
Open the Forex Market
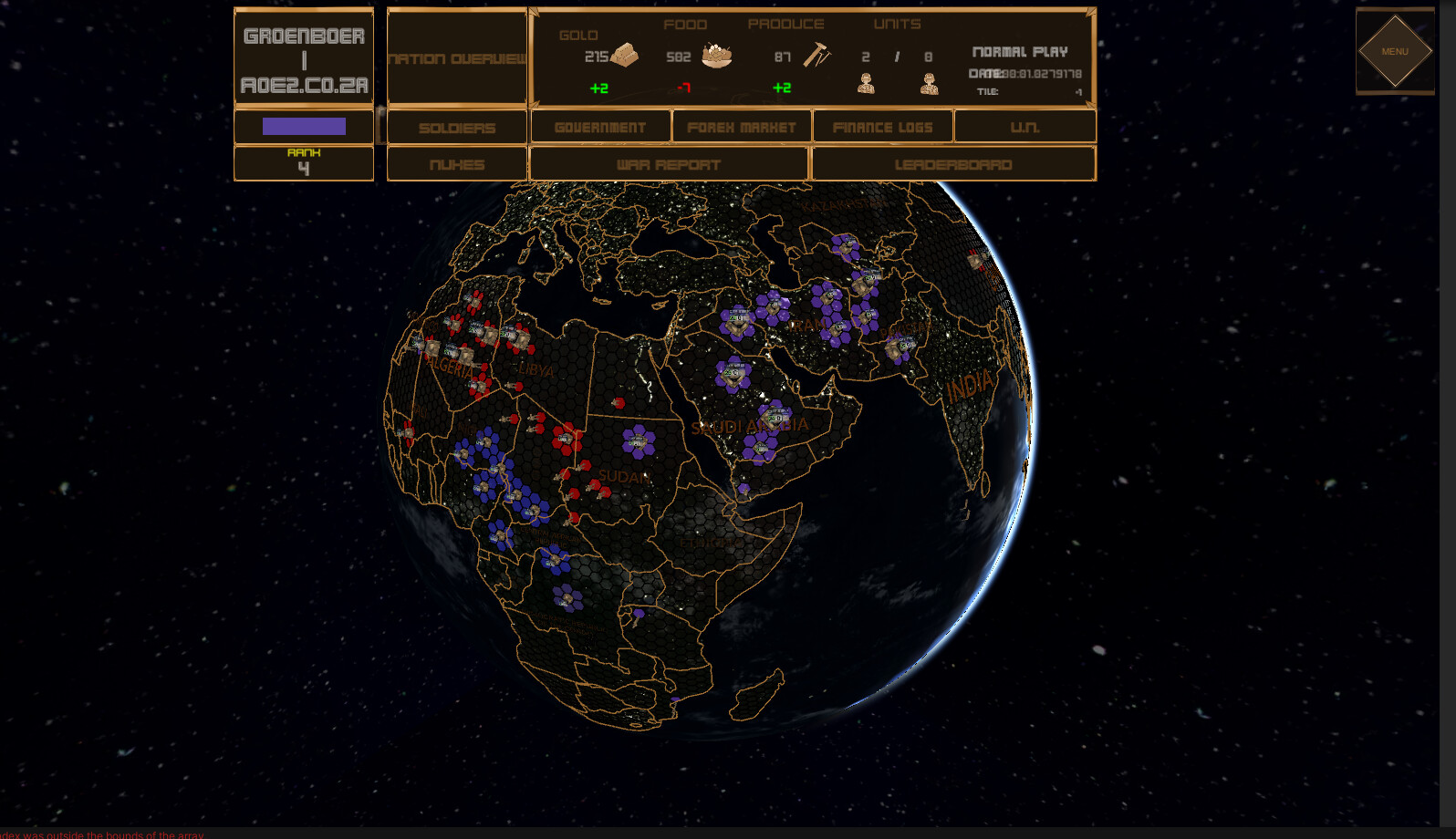click(741, 127)
